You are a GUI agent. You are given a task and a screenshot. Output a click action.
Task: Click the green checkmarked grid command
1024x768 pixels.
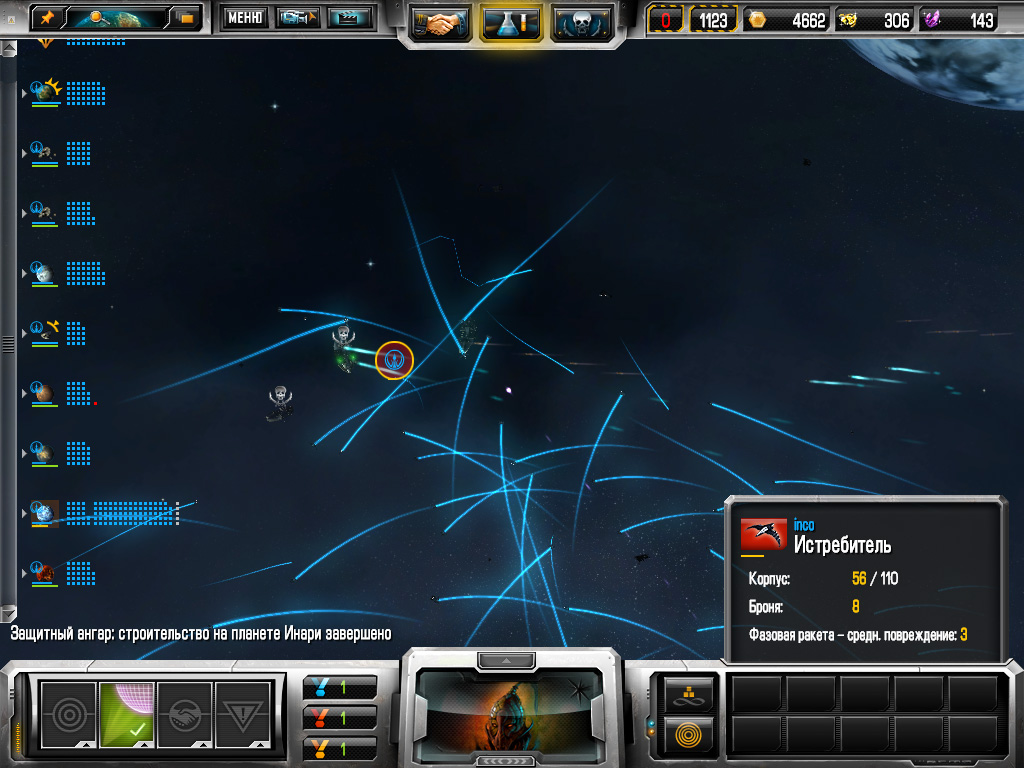126,714
